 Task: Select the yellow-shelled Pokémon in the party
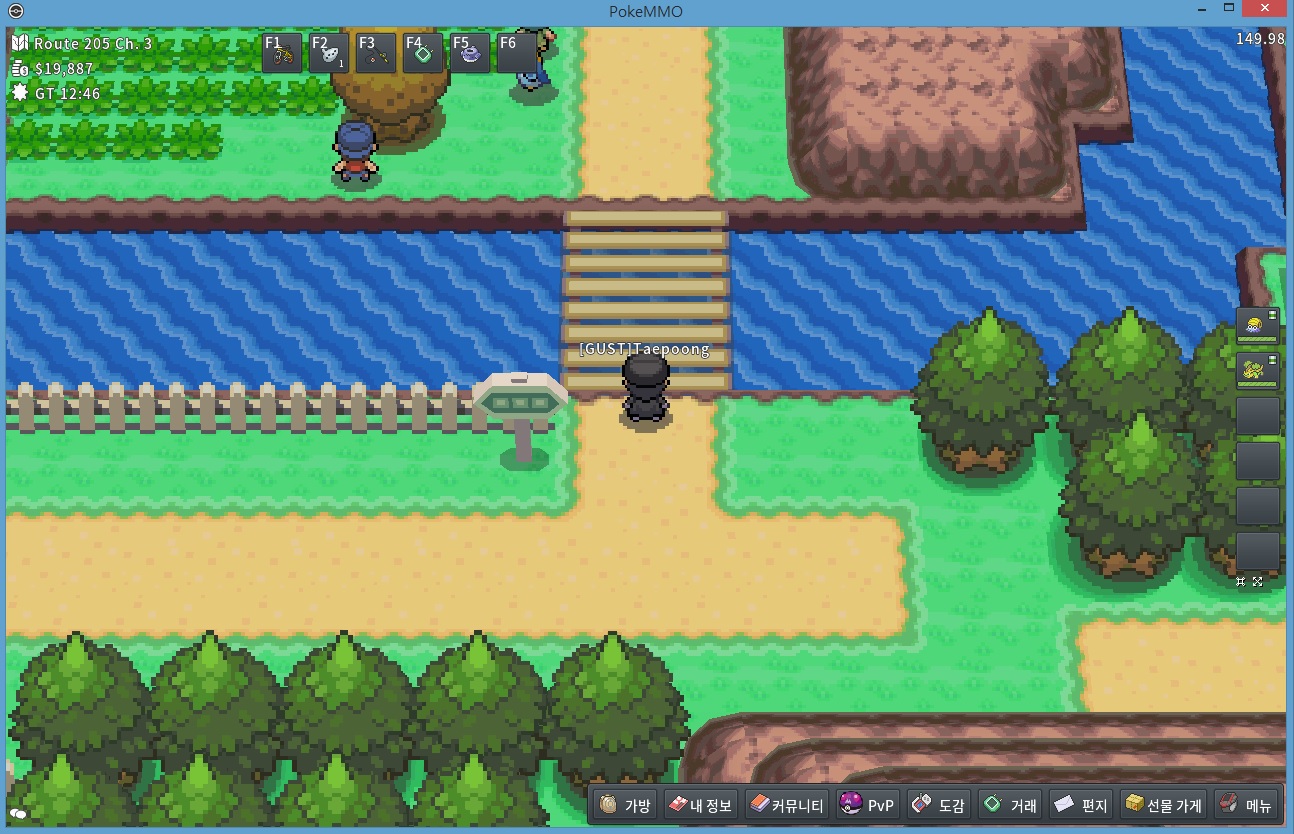click(1257, 325)
